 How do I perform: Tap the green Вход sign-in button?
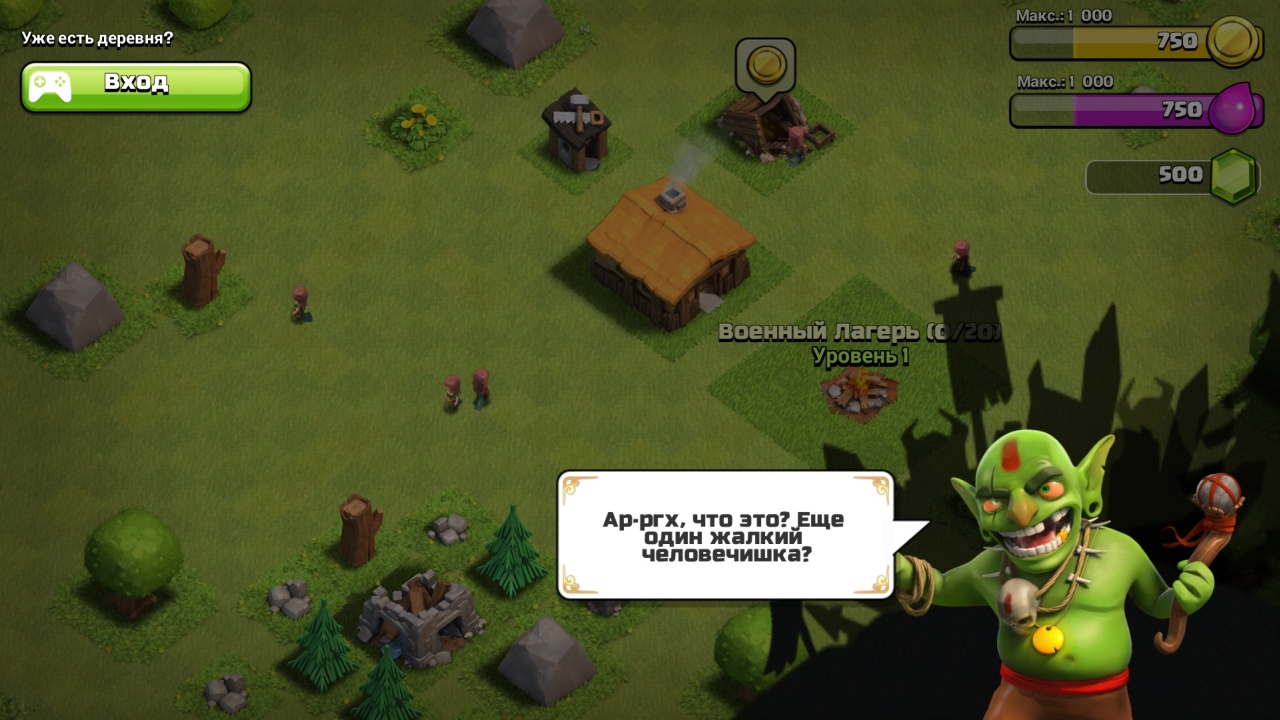coord(136,87)
